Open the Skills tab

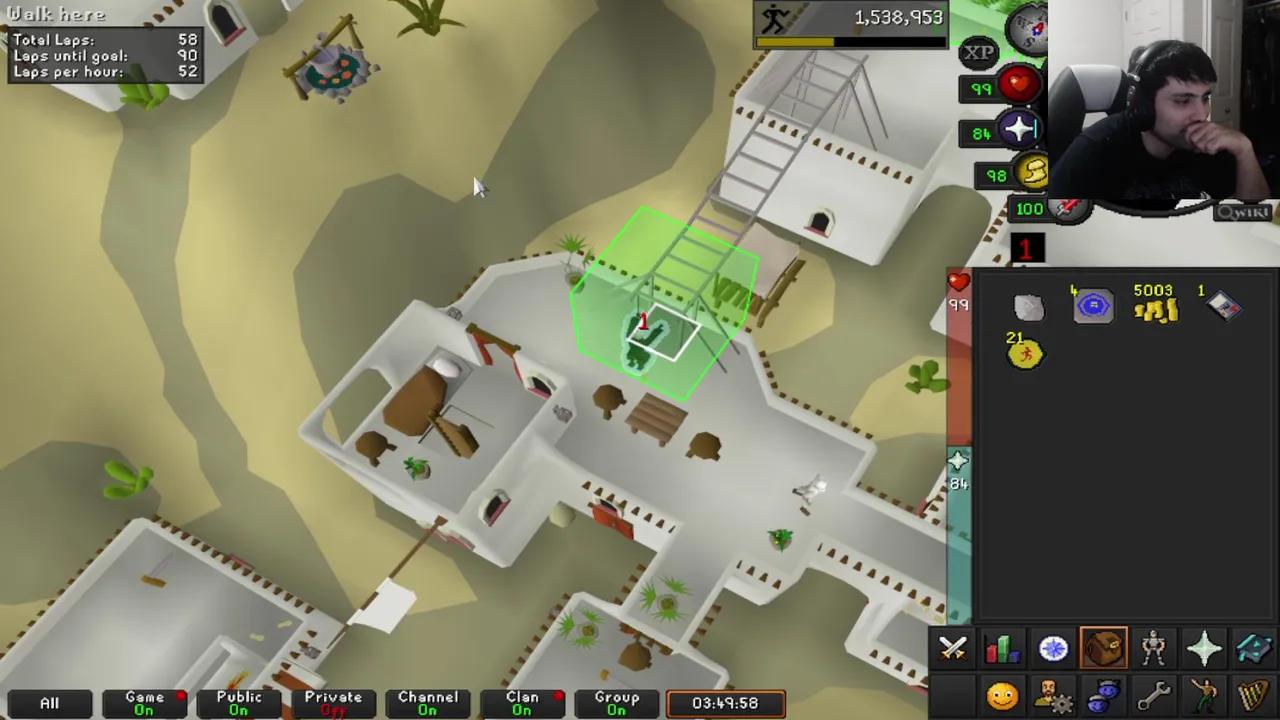coord(1003,648)
